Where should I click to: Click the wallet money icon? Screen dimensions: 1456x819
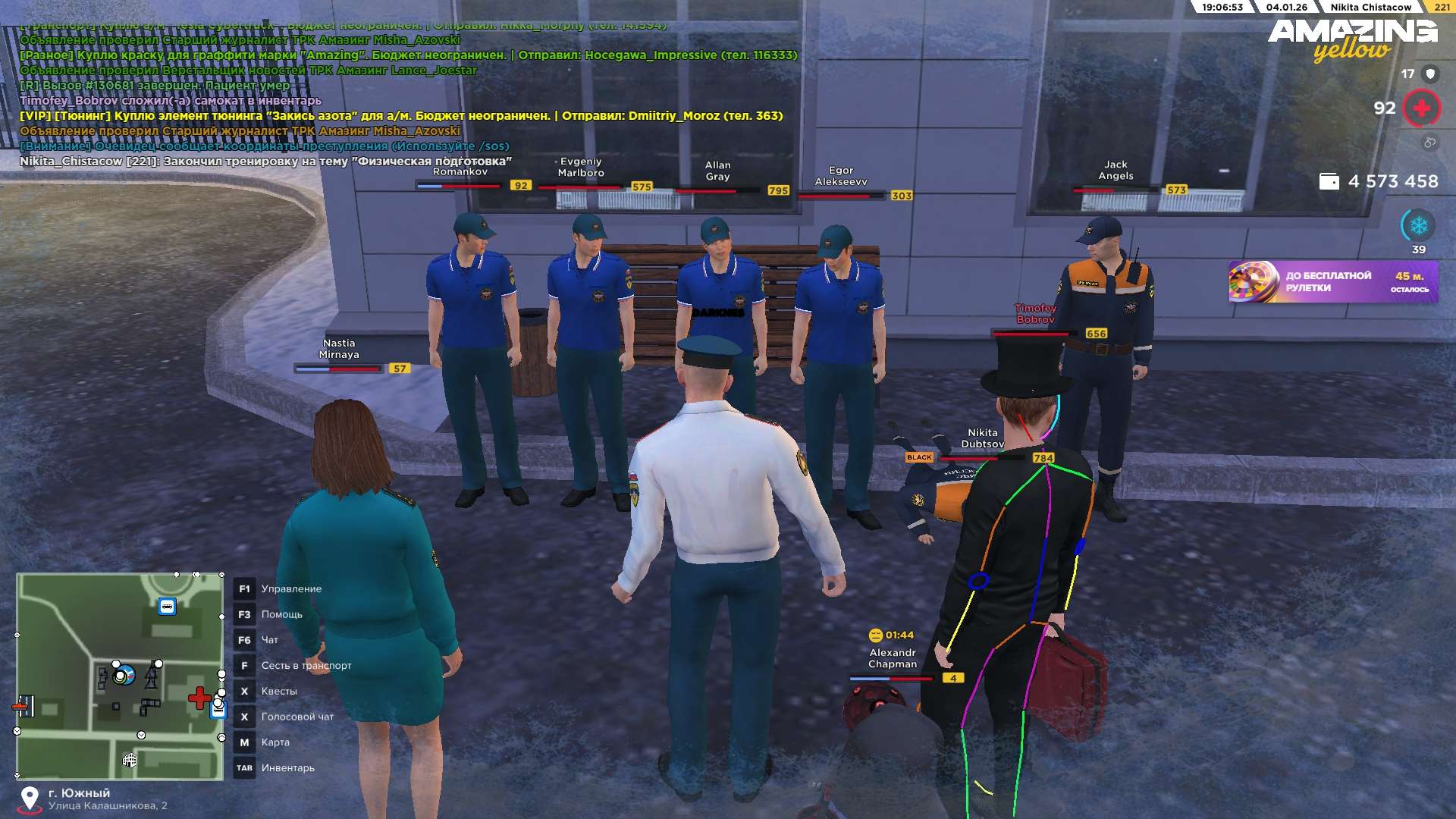pyautogui.click(x=1329, y=181)
